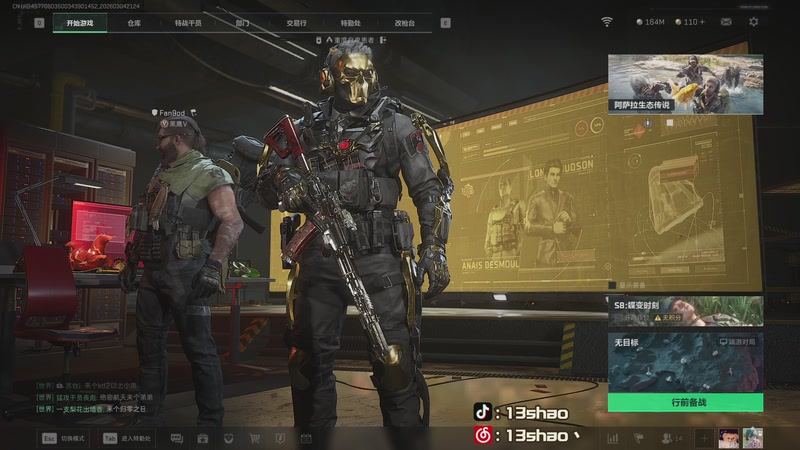
Task: Open the friends list icon
Action: [667, 438]
